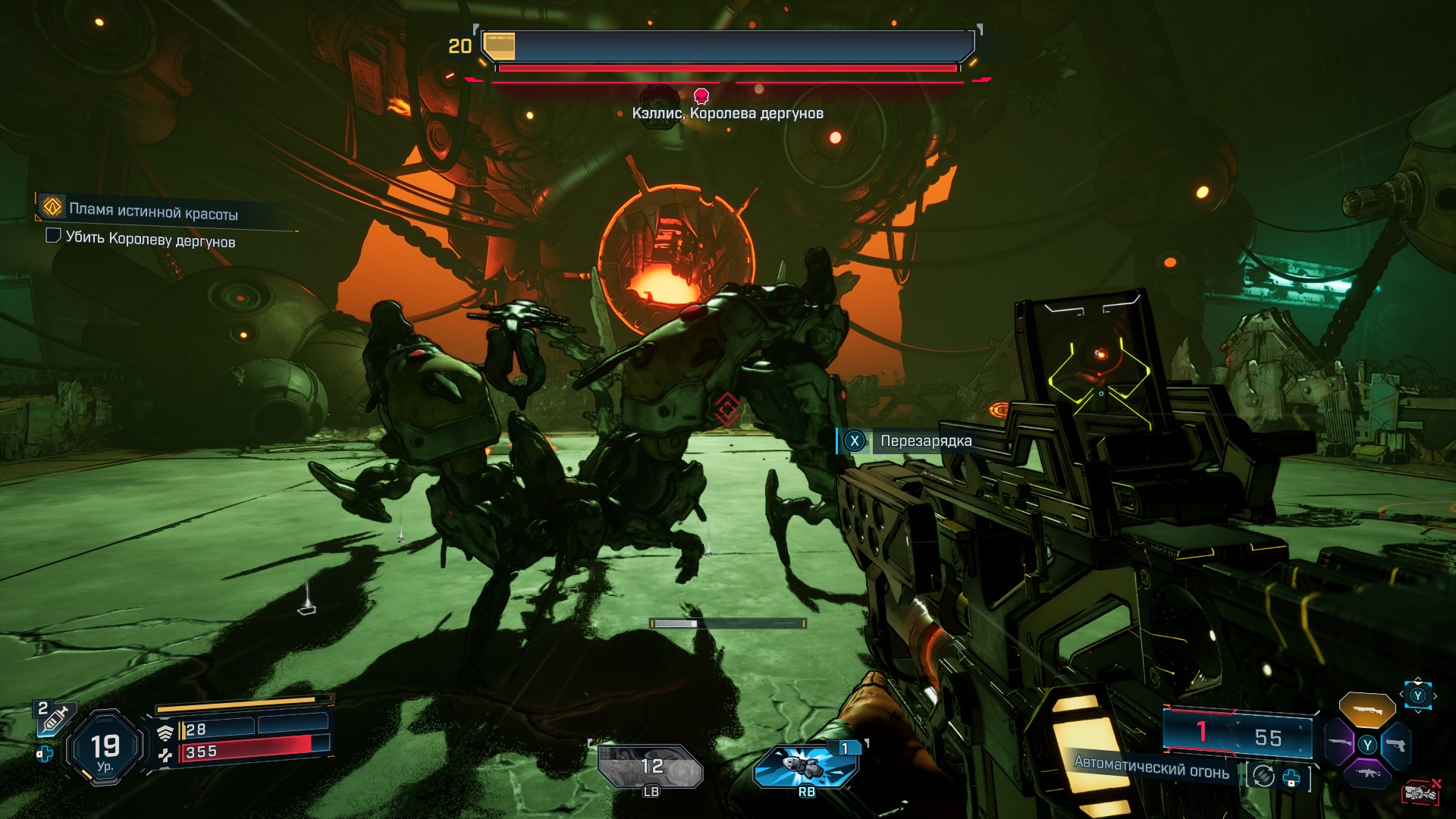Click the red crossed-out vehicle icon
Viewport: 1456px width, 819px height.
point(1421,792)
